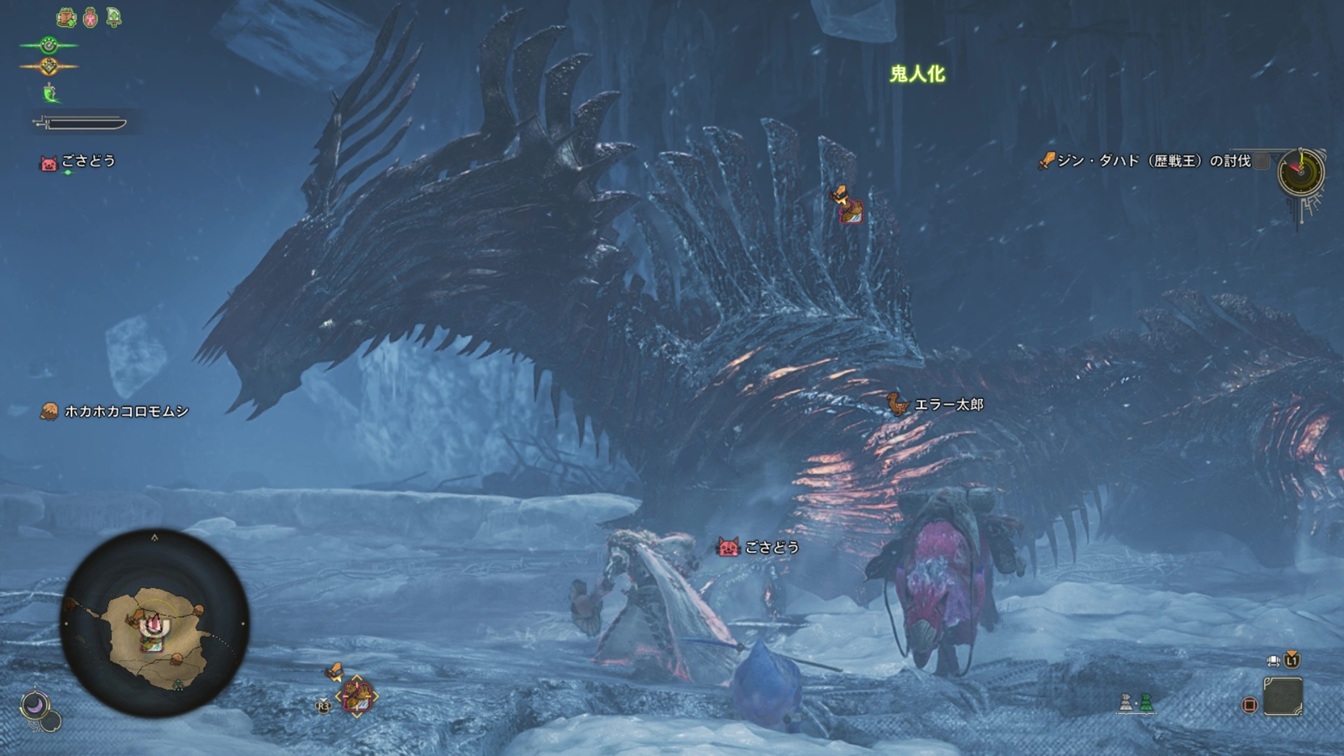Click the quest timer clock icon
Viewport: 1344px width, 756px height.
pos(1301,172)
